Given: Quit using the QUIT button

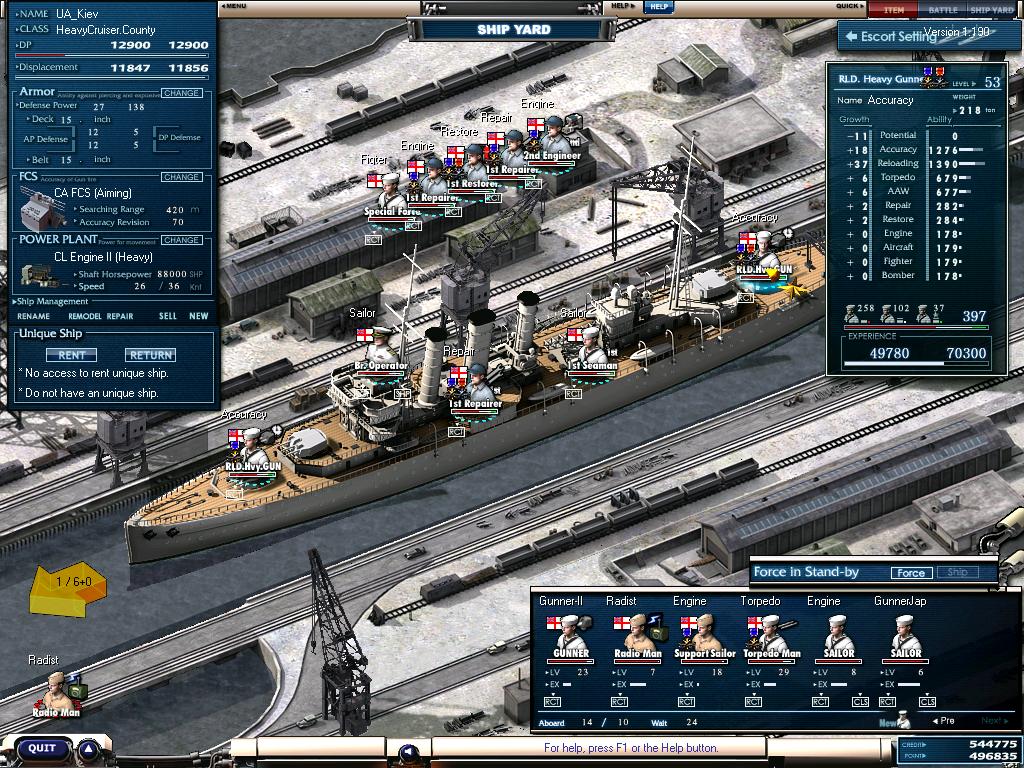Looking at the screenshot, I should [x=43, y=748].
